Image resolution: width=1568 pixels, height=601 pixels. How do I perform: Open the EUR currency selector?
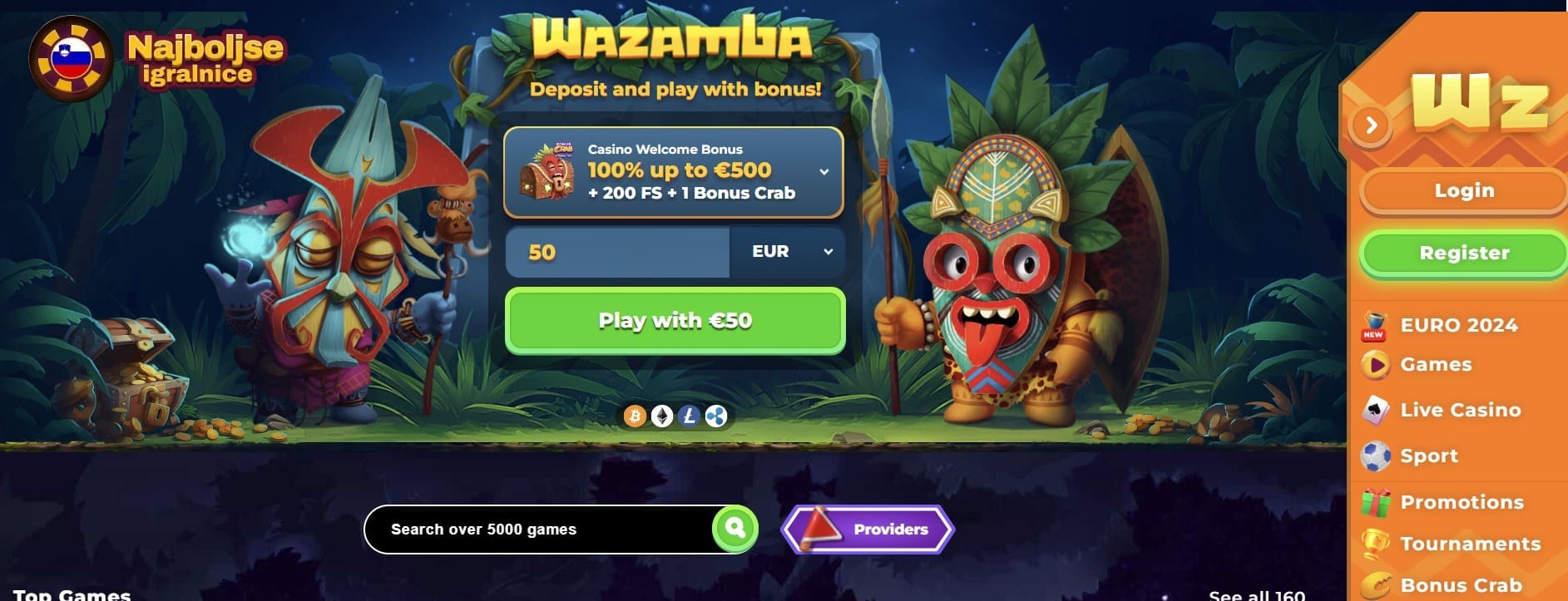(x=787, y=252)
